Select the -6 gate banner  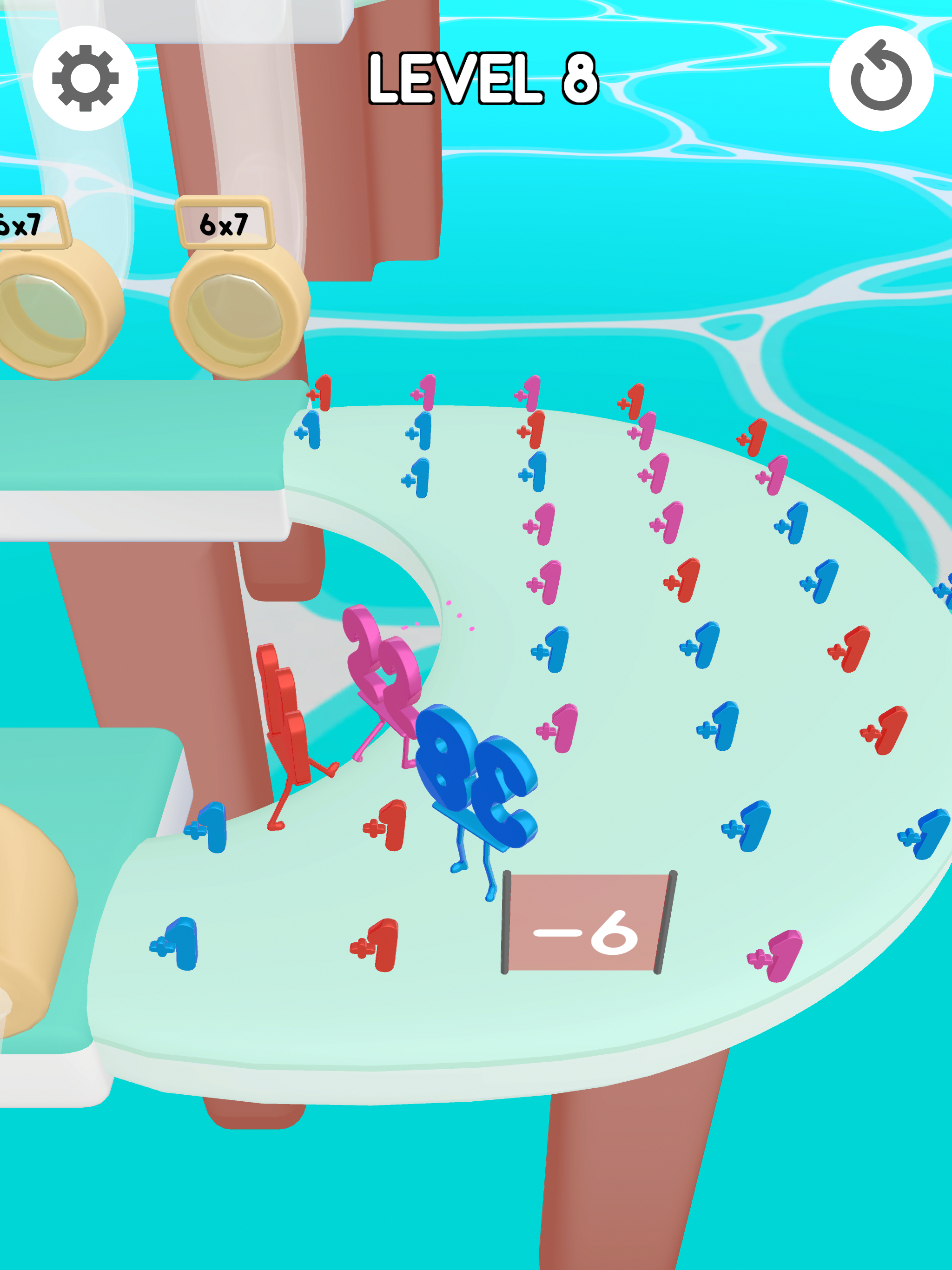[x=586, y=921]
